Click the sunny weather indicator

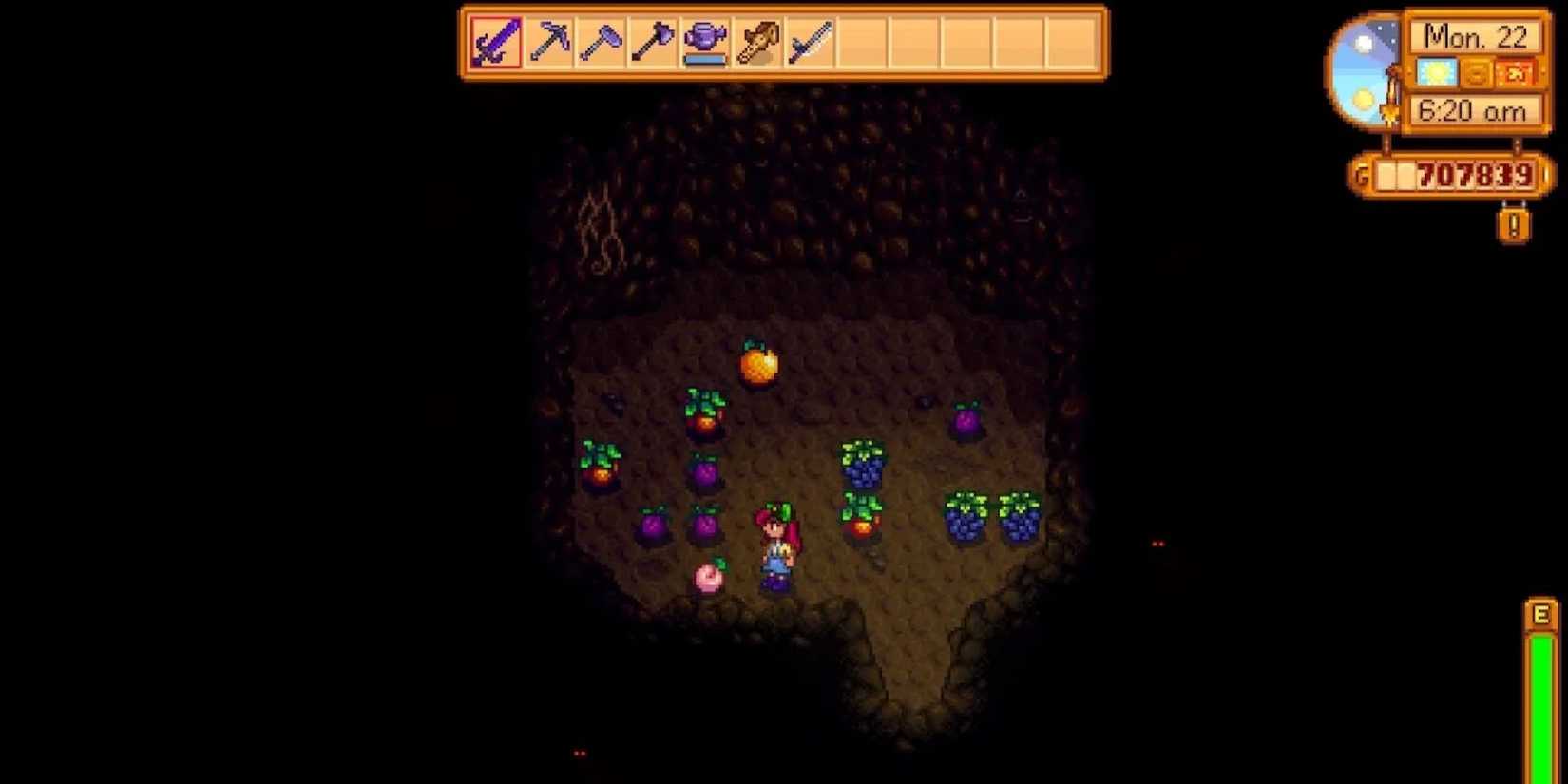tap(1435, 72)
